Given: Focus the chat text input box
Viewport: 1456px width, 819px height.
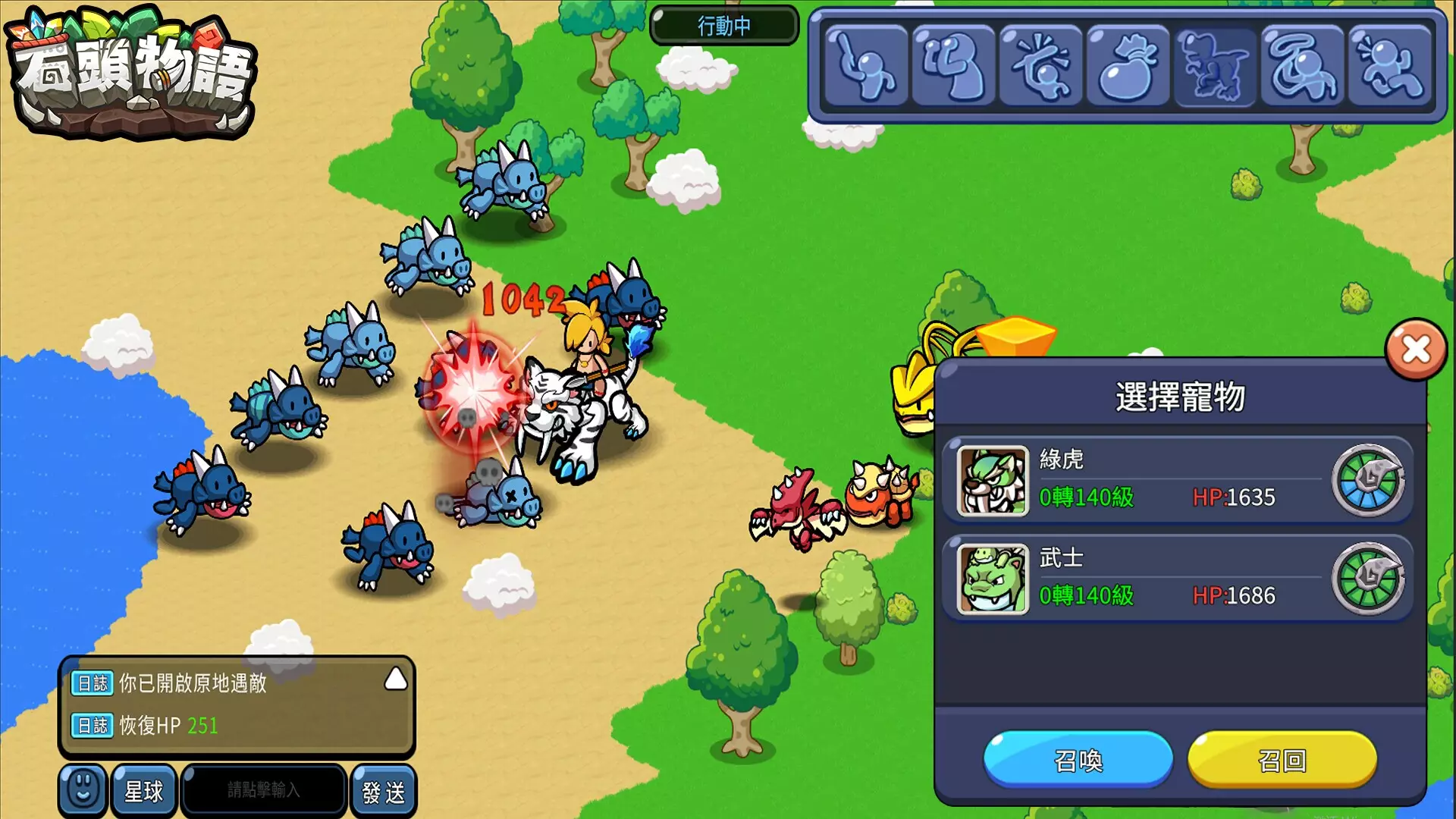Looking at the screenshot, I should point(264,790).
